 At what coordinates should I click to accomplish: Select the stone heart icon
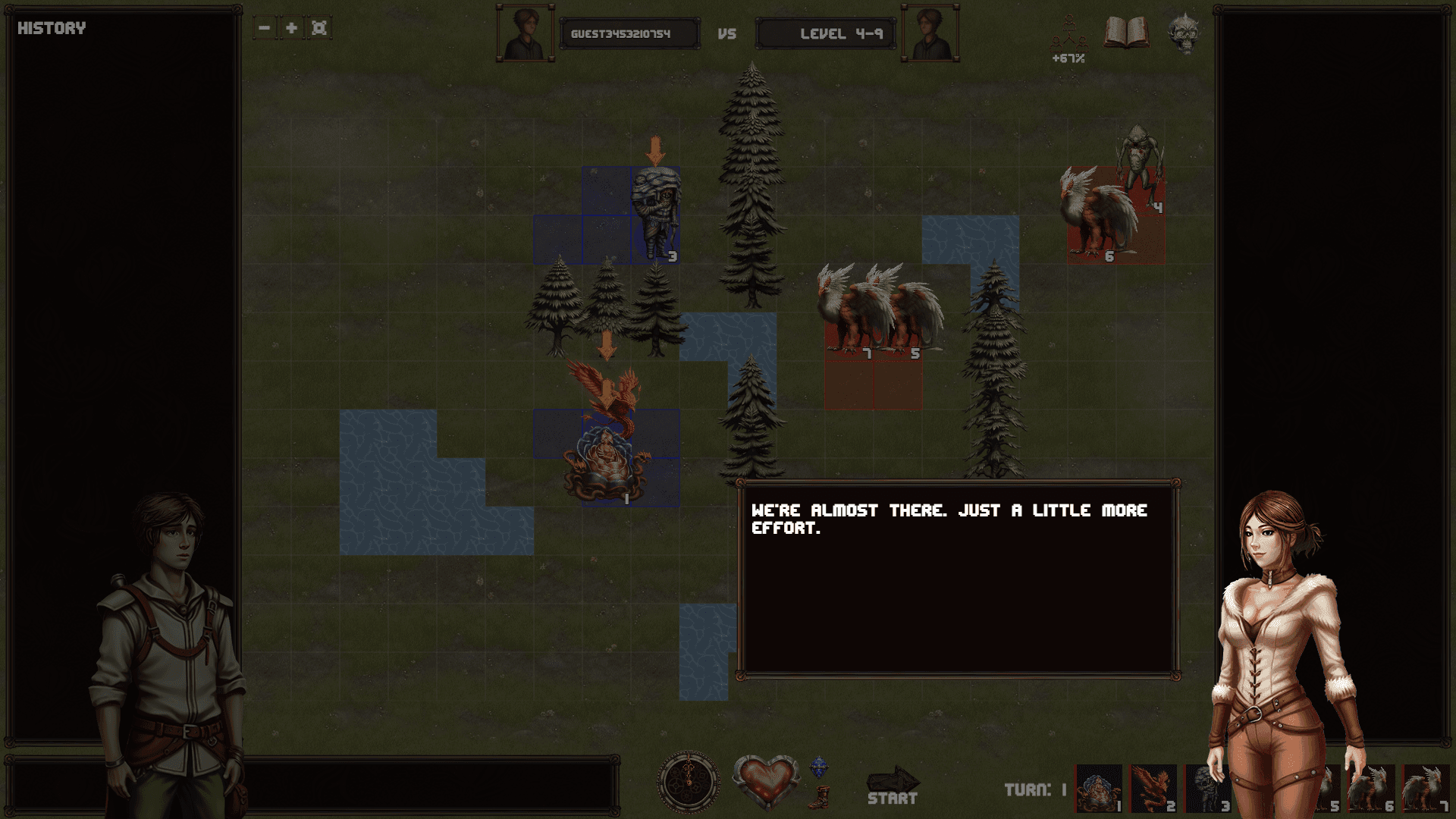pyautogui.click(x=766, y=781)
